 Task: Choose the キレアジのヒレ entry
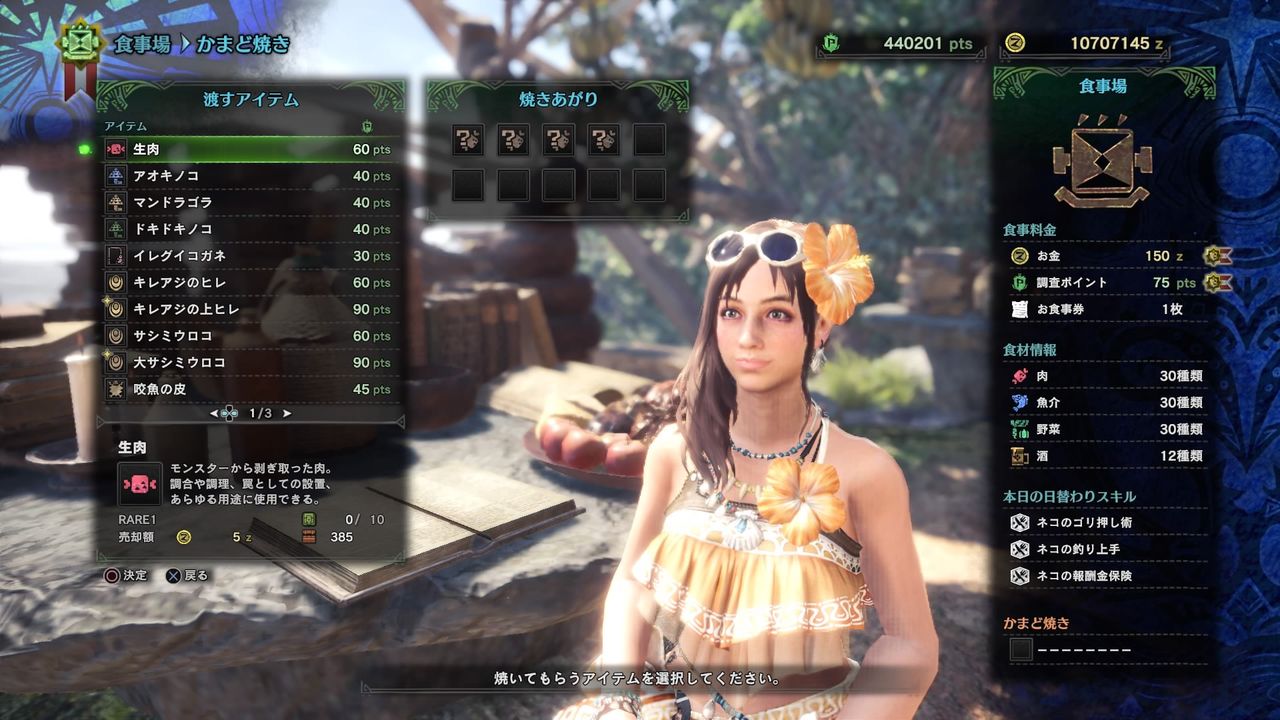(x=250, y=283)
